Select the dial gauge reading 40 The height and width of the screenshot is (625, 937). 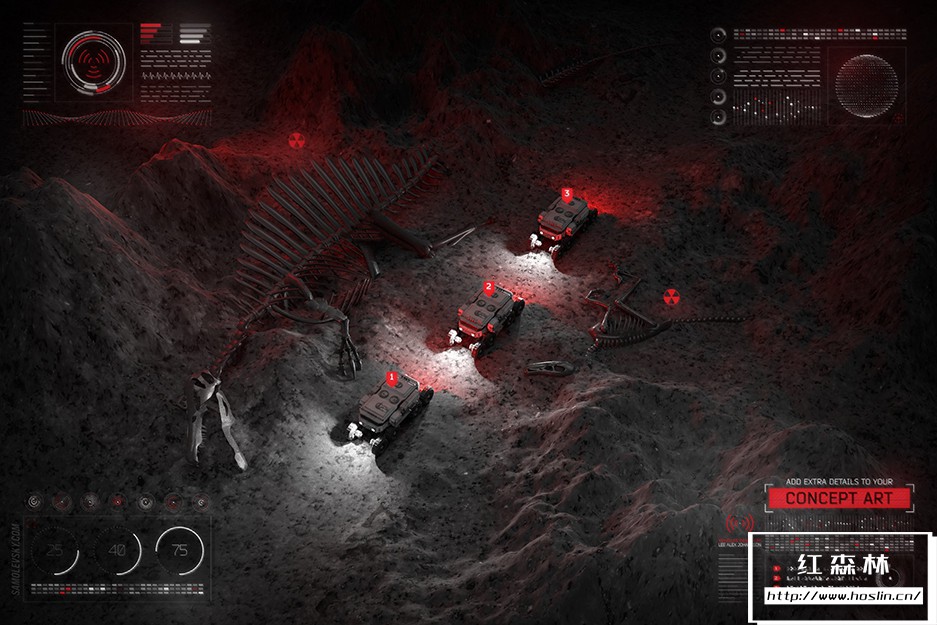[118, 550]
